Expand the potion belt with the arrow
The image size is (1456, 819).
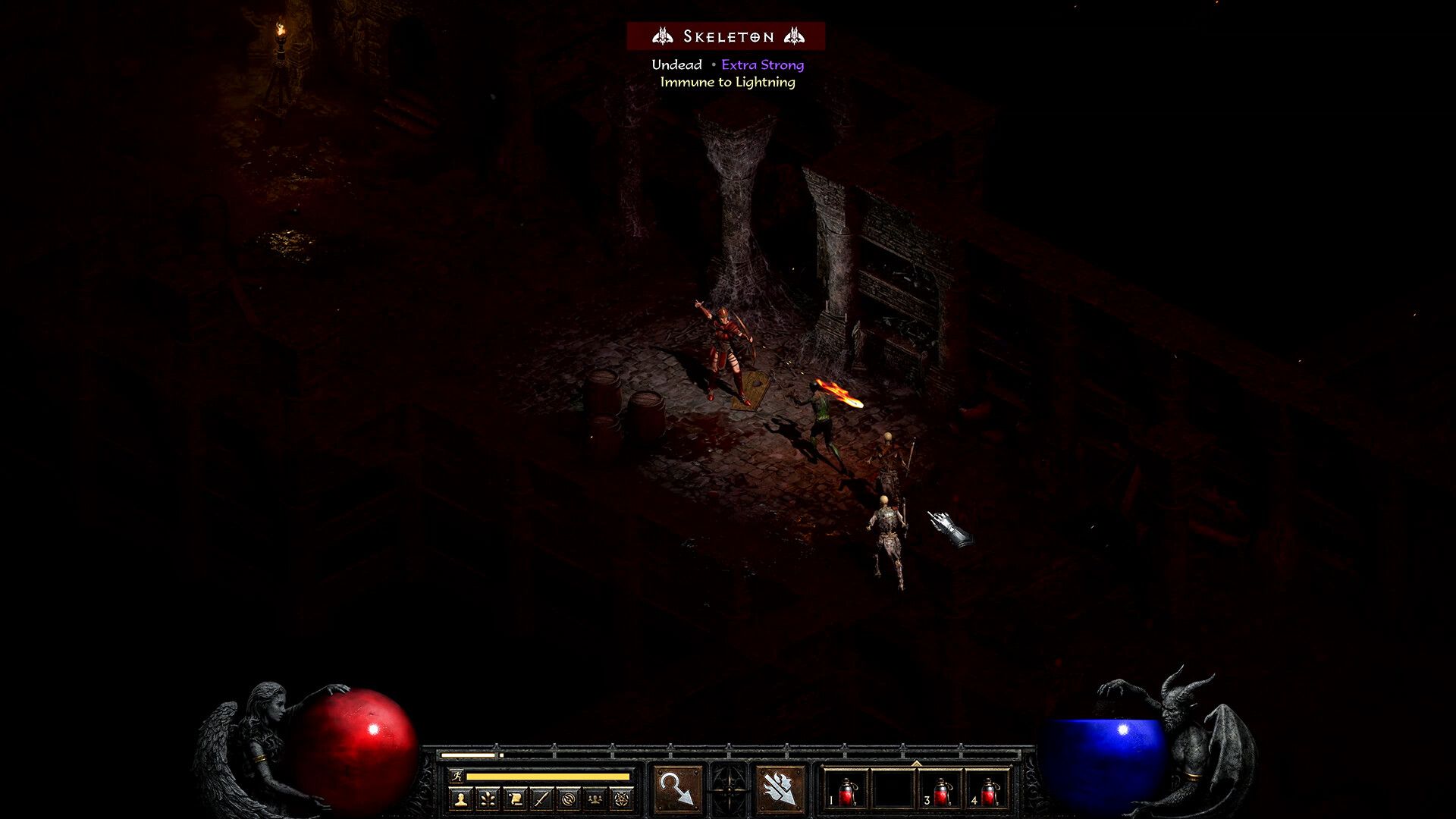pos(916,764)
